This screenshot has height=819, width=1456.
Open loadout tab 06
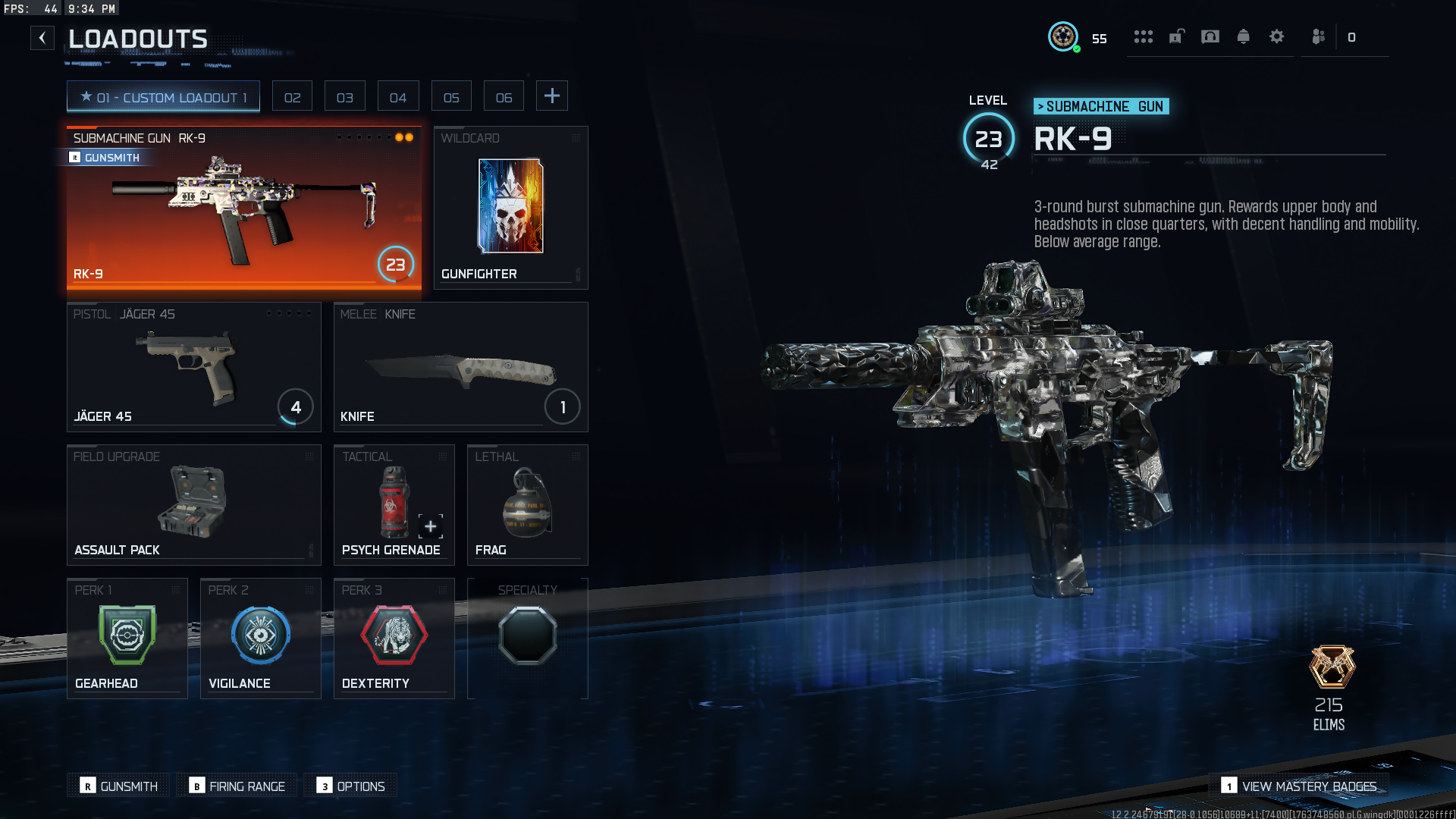504,97
